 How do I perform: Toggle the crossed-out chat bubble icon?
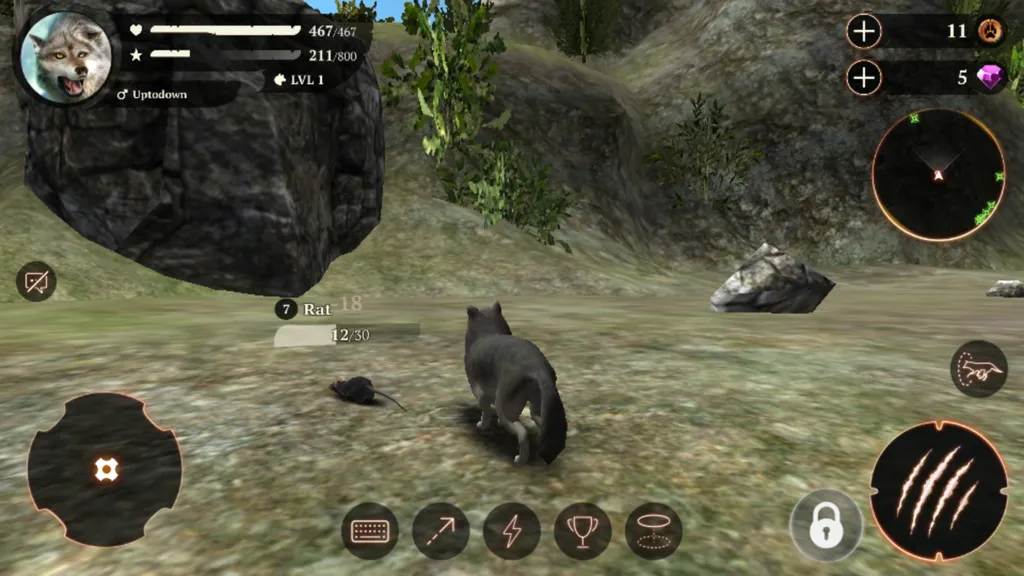coord(36,282)
